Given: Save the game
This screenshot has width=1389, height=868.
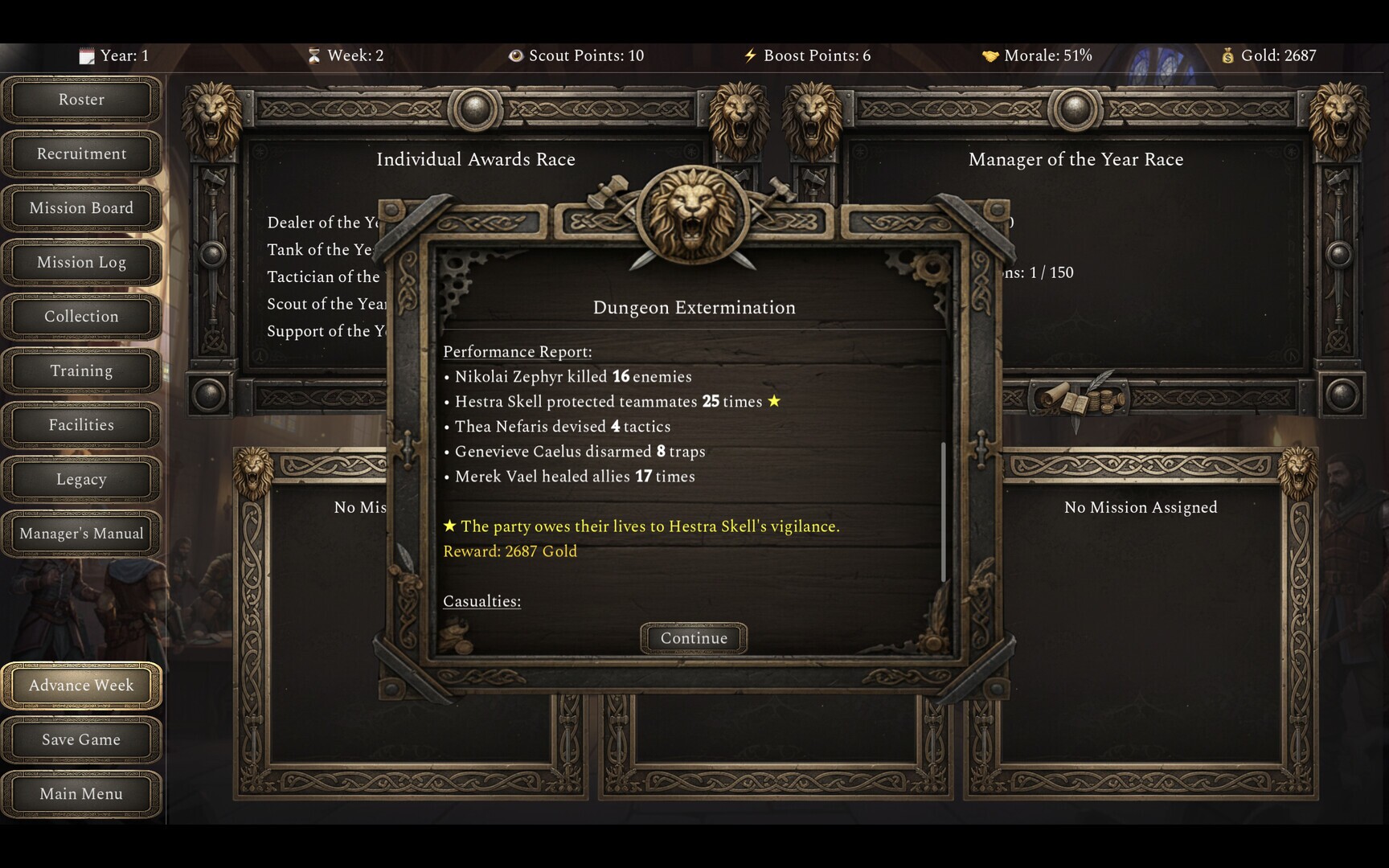Looking at the screenshot, I should (x=81, y=739).
